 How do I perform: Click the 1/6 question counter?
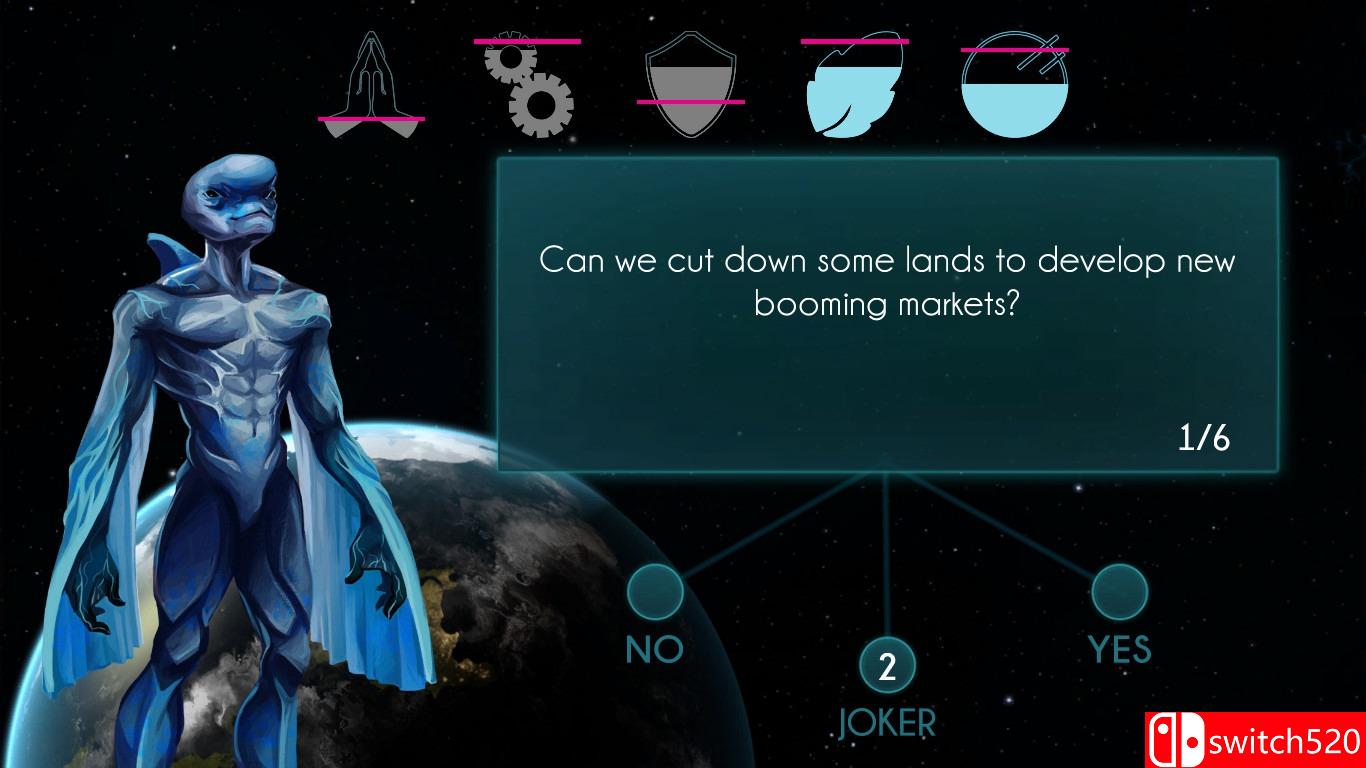[x=1204, y=437]
